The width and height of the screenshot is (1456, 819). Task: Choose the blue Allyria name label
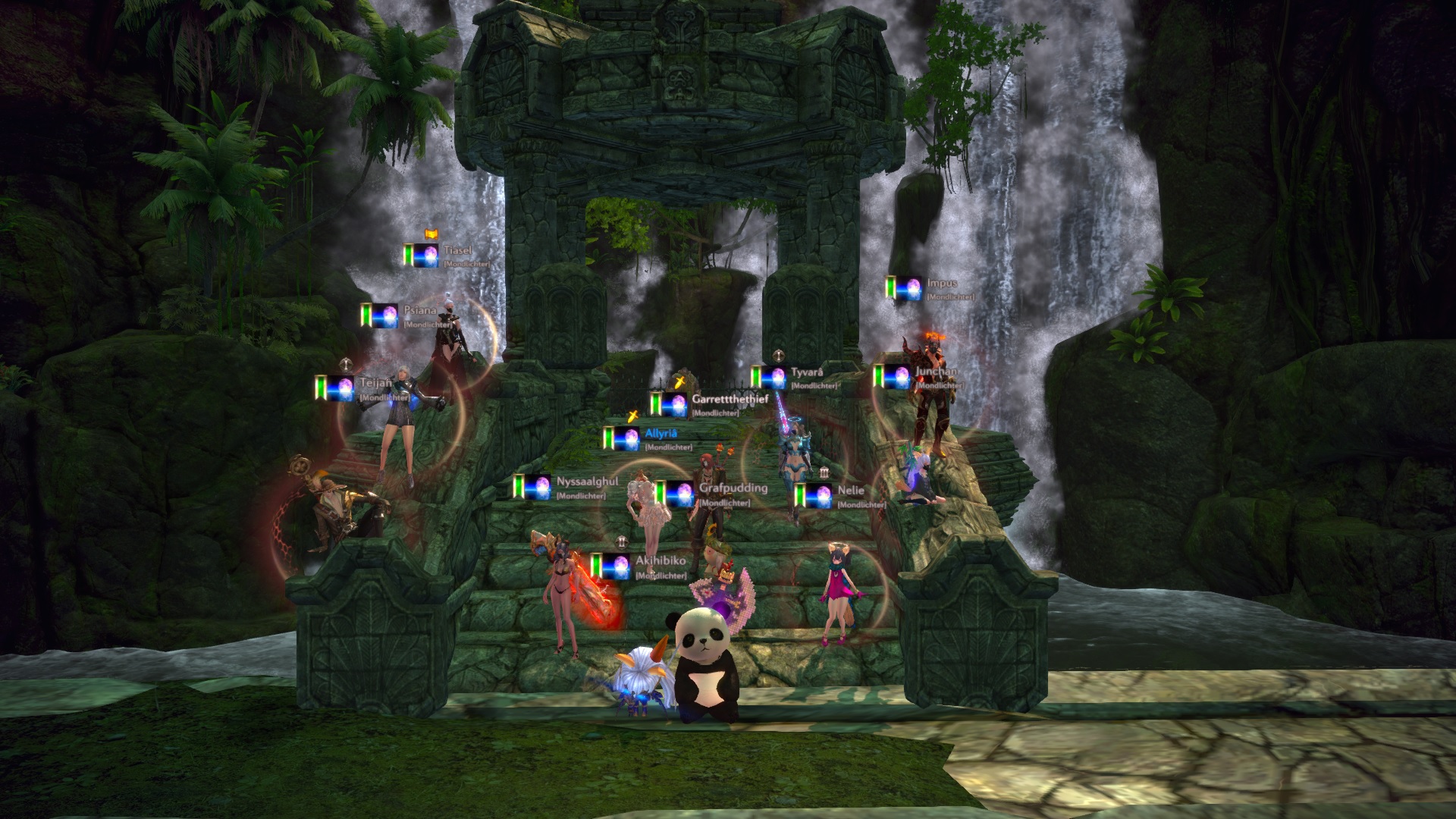(x=661, y=434)
